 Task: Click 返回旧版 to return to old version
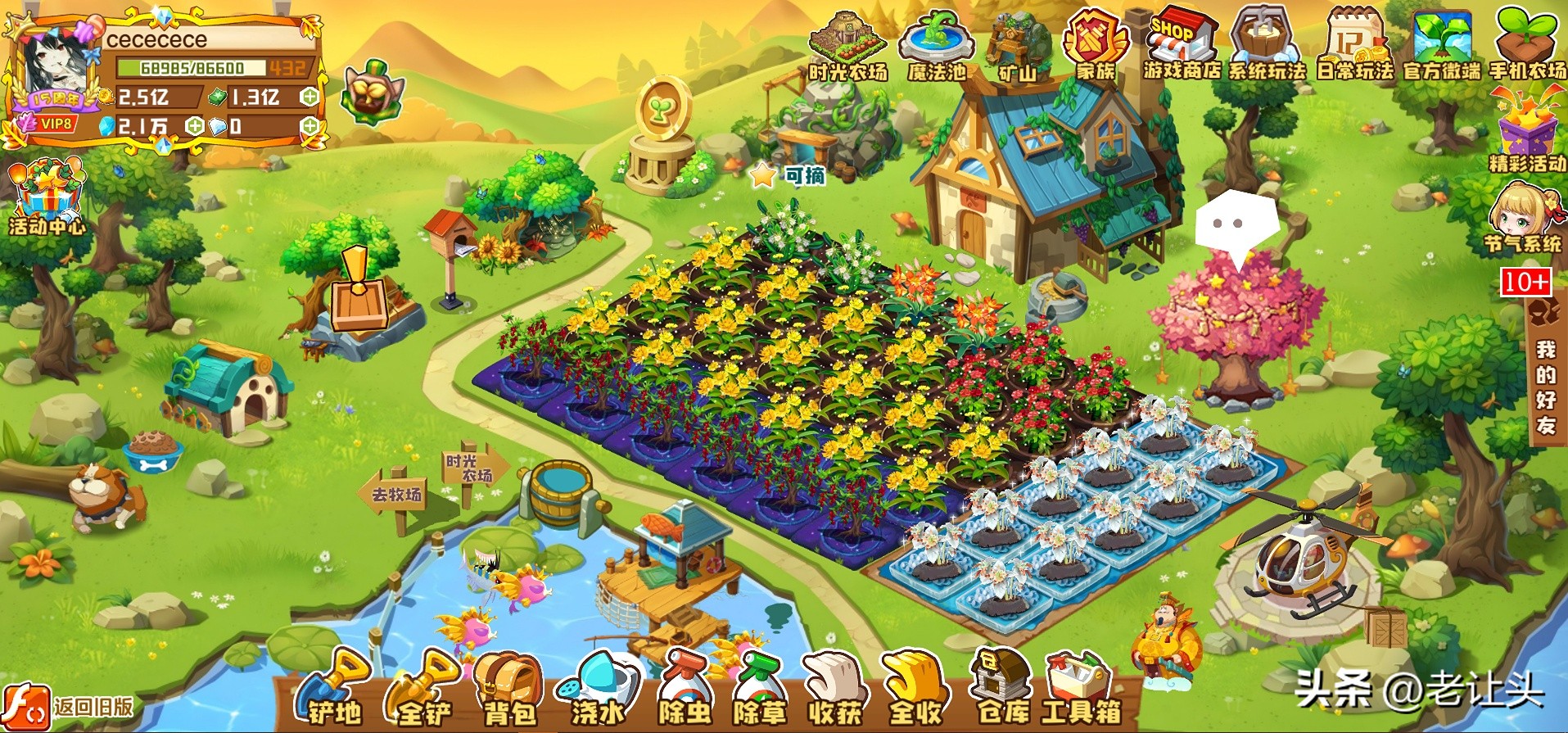coord(70,707)
